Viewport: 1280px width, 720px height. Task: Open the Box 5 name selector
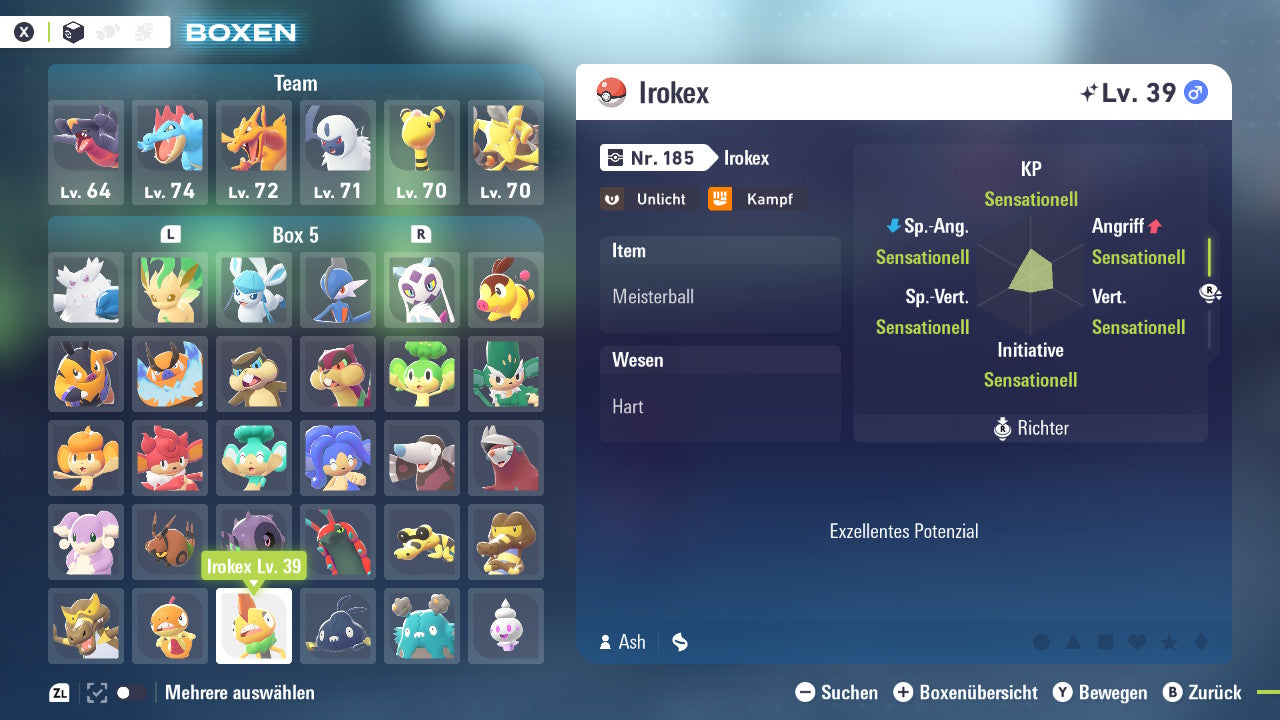click(295, 233)
